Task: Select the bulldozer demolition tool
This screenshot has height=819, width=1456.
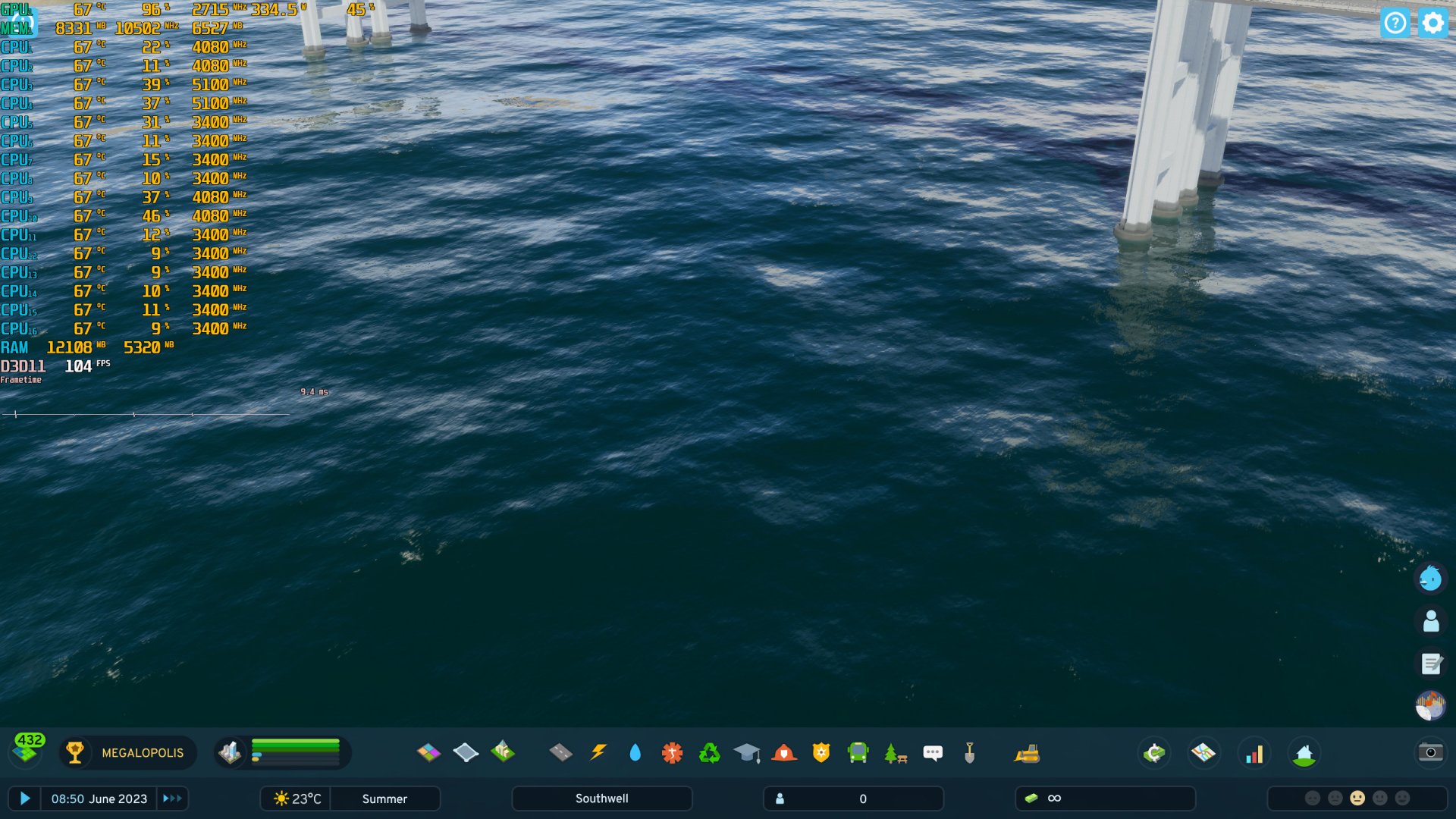Action: (1028, 753)
